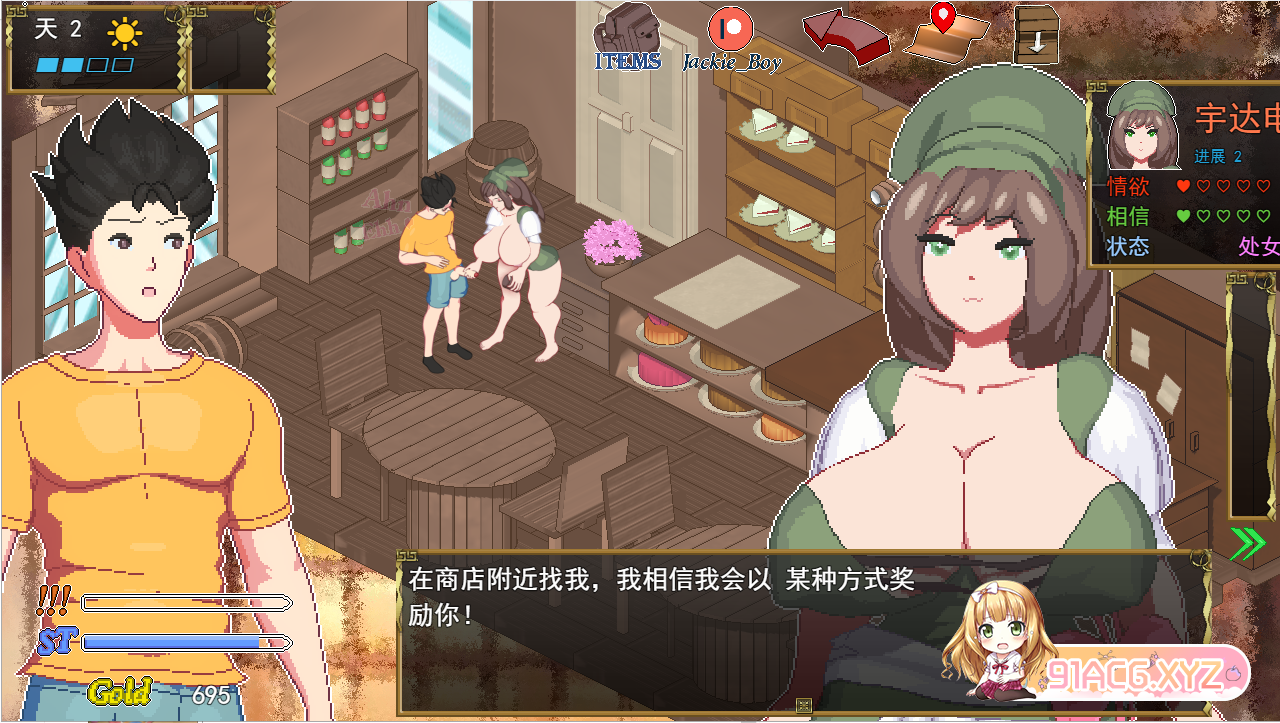
Task: Click the wooden crate download icon
Action: [x=1036, y=34]
